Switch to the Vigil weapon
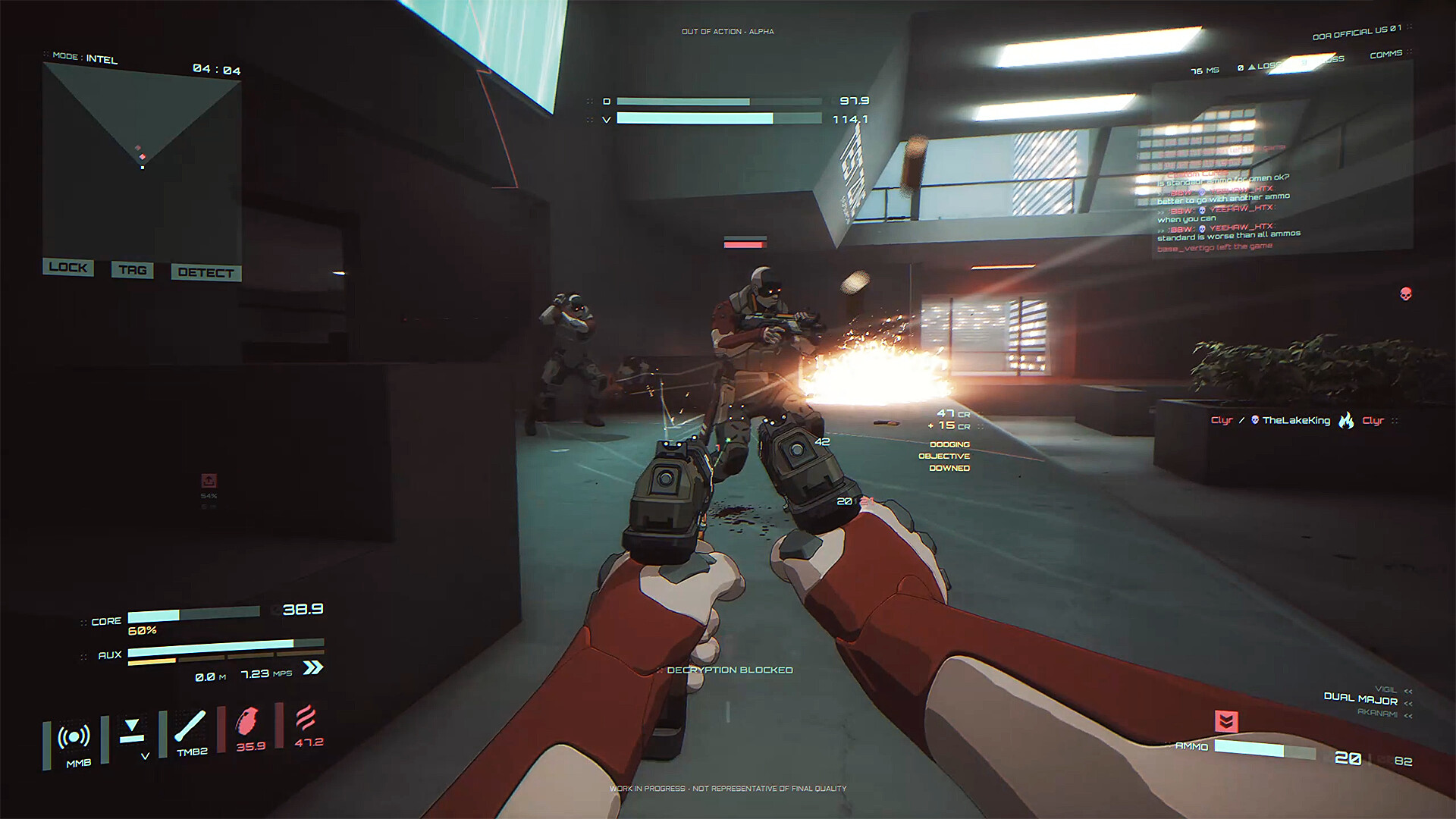The width and height of the screenshot is (1456, 819). [1385, 689]
